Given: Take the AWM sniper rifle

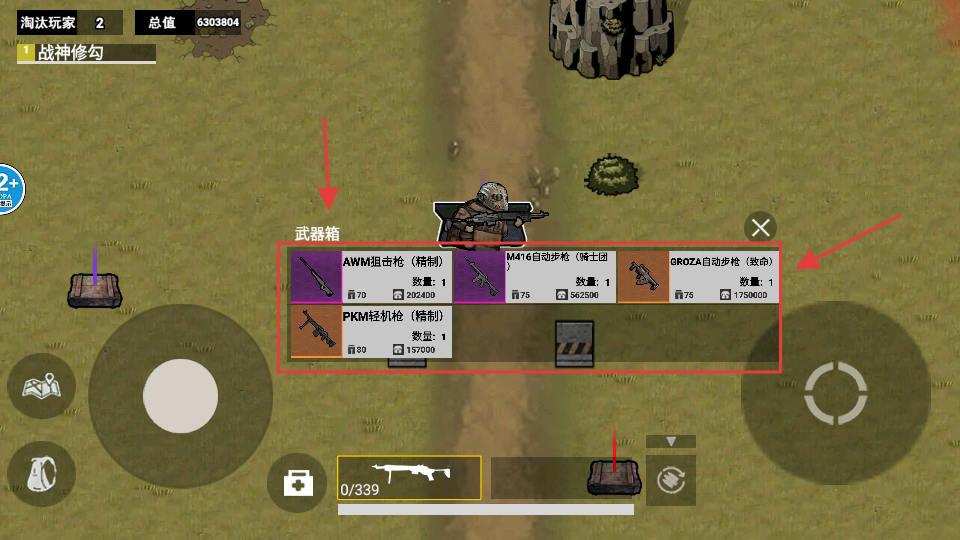Looking at the screenshot, I should (x=370, y=276).
